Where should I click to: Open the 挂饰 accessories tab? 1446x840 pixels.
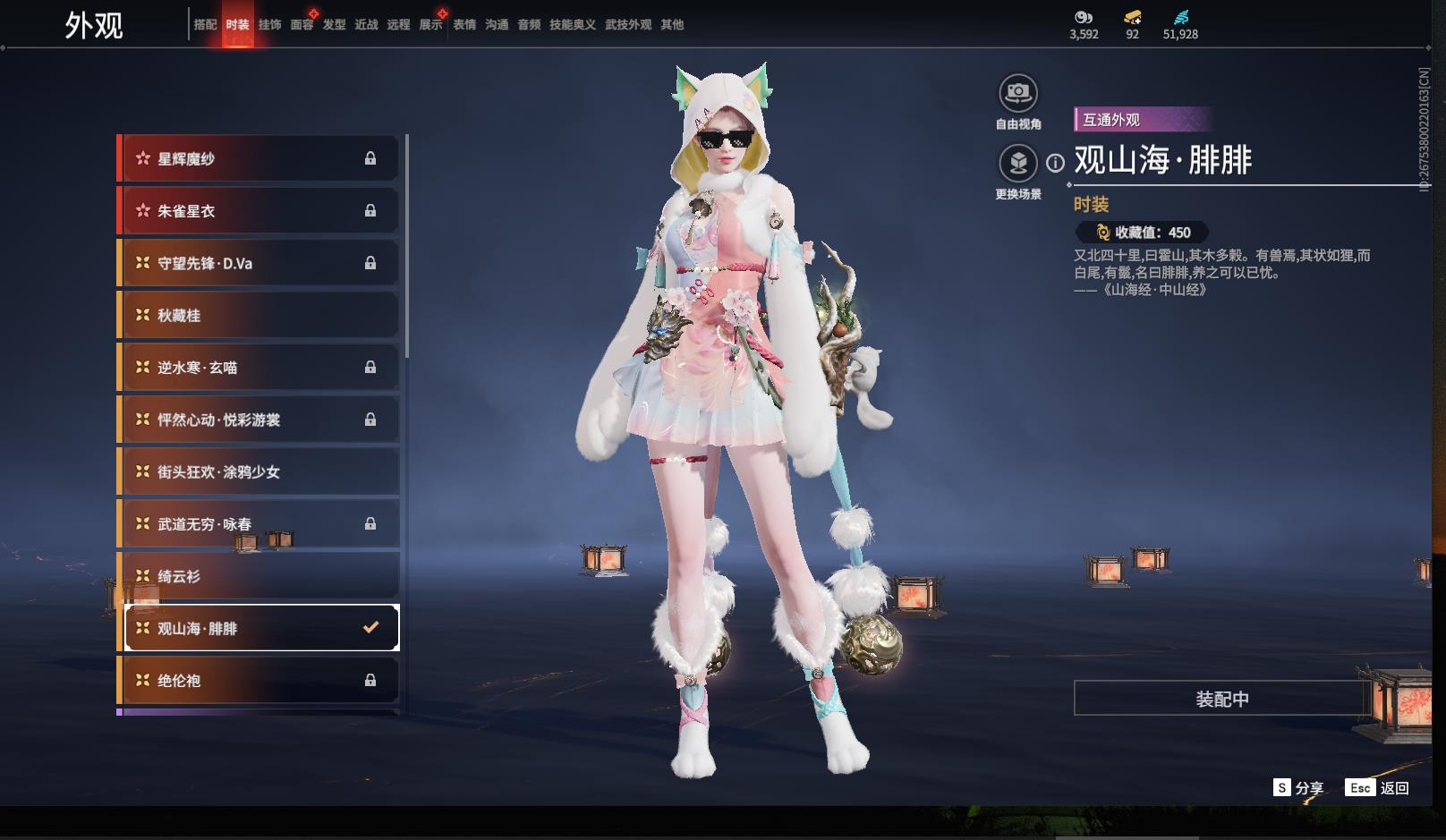[269, 25]
